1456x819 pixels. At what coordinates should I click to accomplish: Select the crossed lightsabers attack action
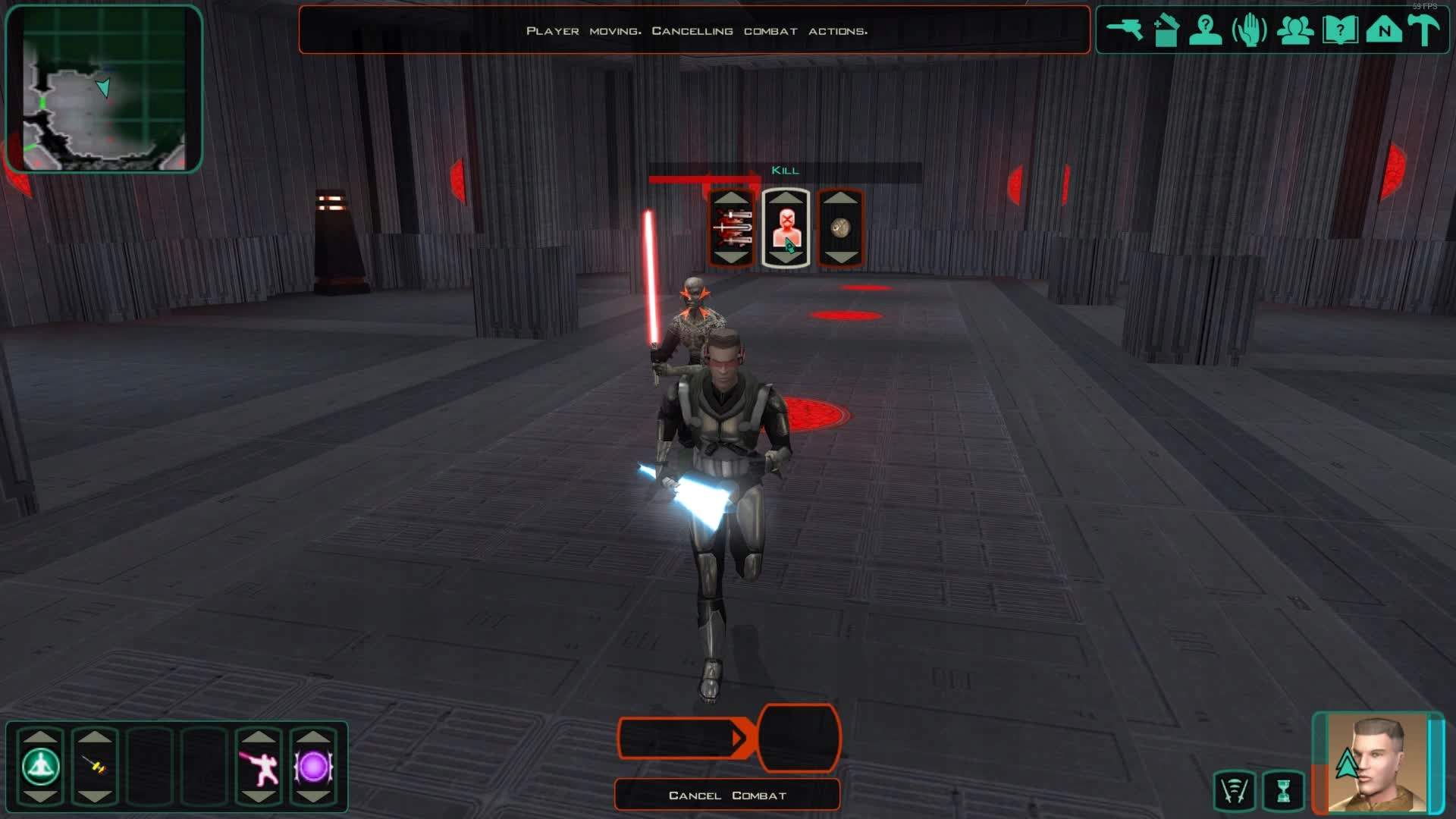pos(731,228)
